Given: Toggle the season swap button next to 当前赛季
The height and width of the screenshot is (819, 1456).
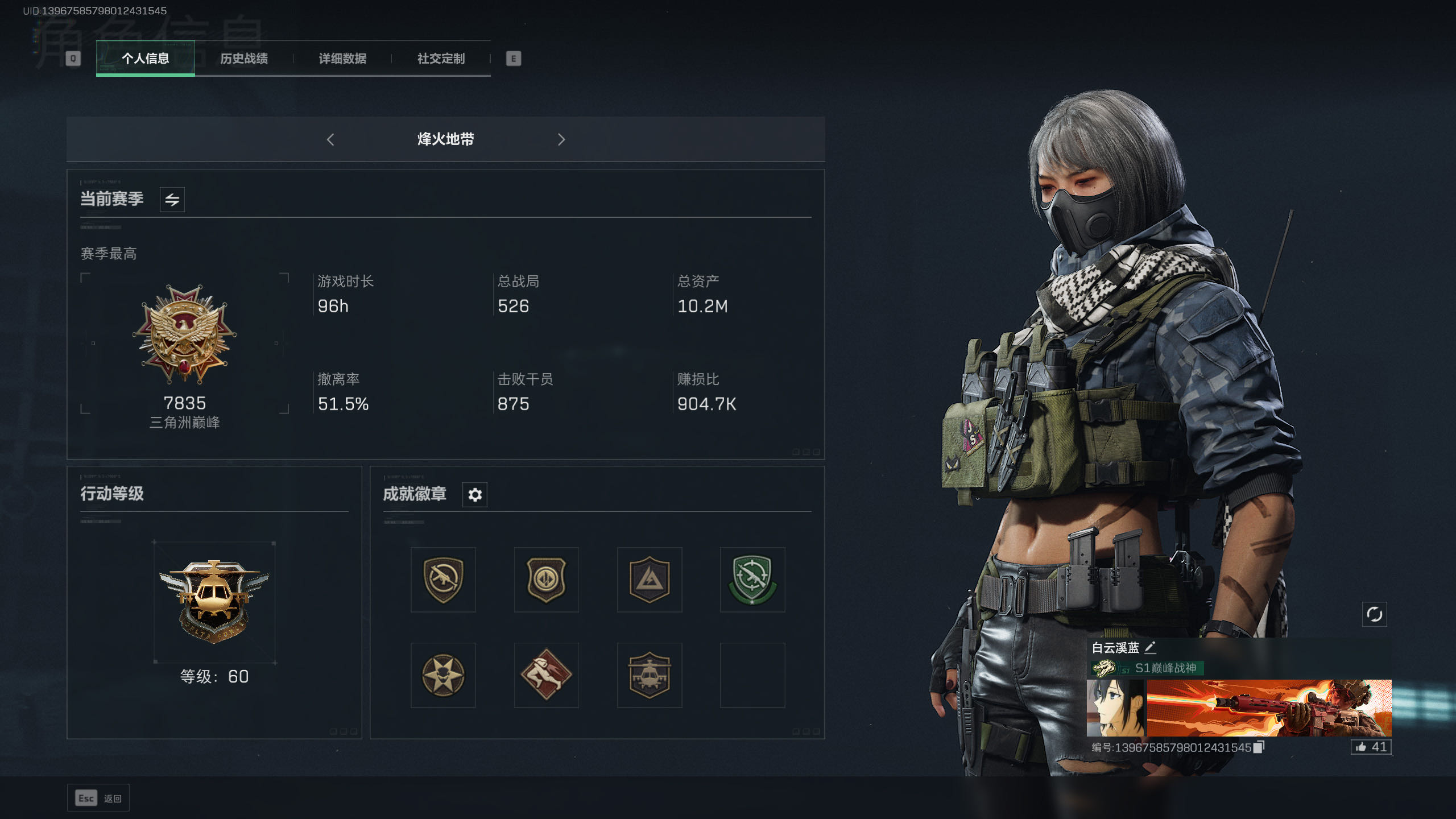Looking at the screenshot, I should click(172, 200).
